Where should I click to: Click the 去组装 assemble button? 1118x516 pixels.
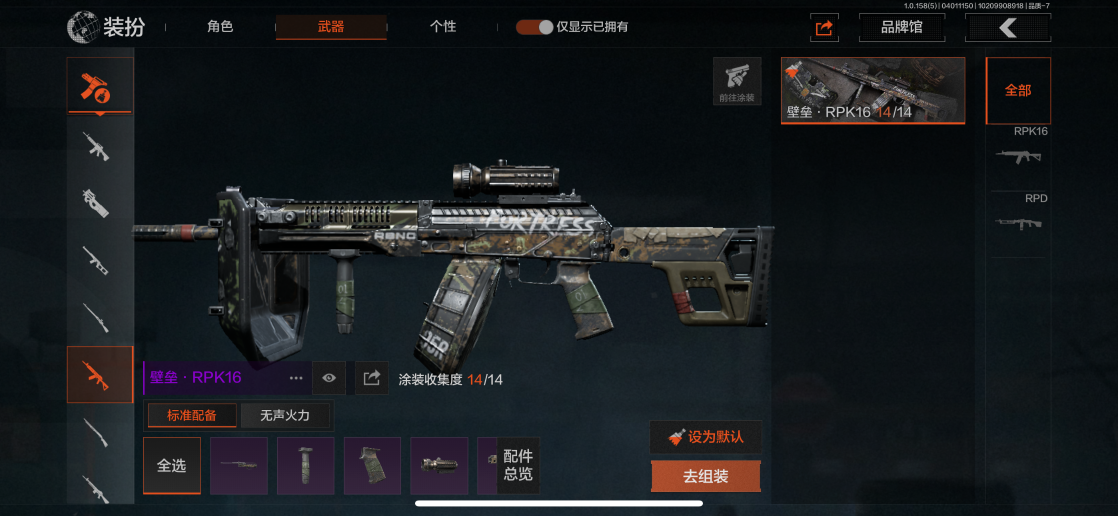coord(705,477)
